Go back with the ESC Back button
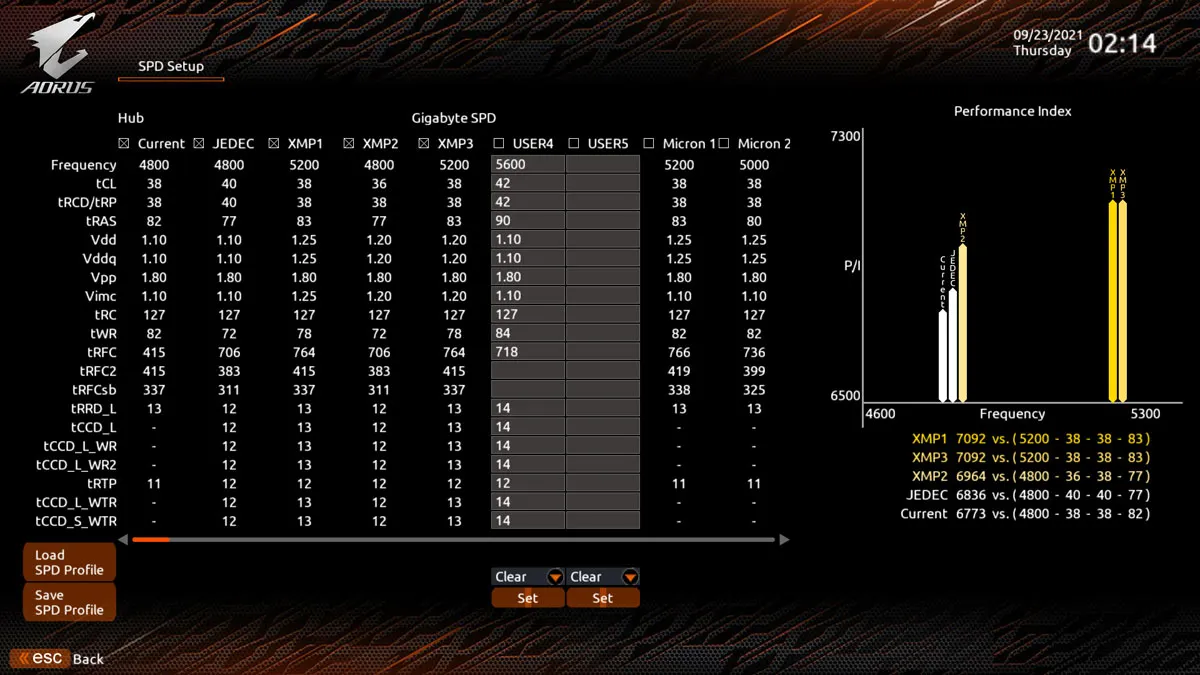The width and height of the screenshot is (1200, 675). 58,658
